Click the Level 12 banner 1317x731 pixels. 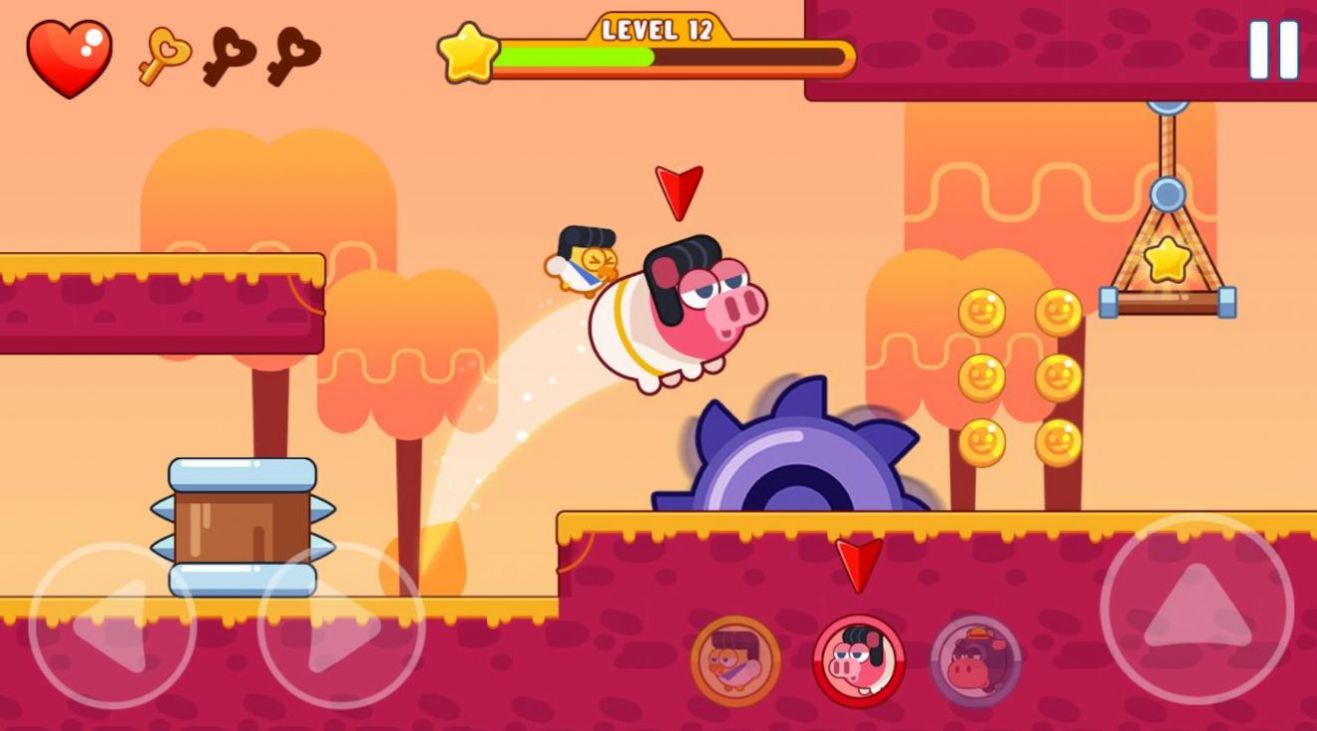(655, 32)
